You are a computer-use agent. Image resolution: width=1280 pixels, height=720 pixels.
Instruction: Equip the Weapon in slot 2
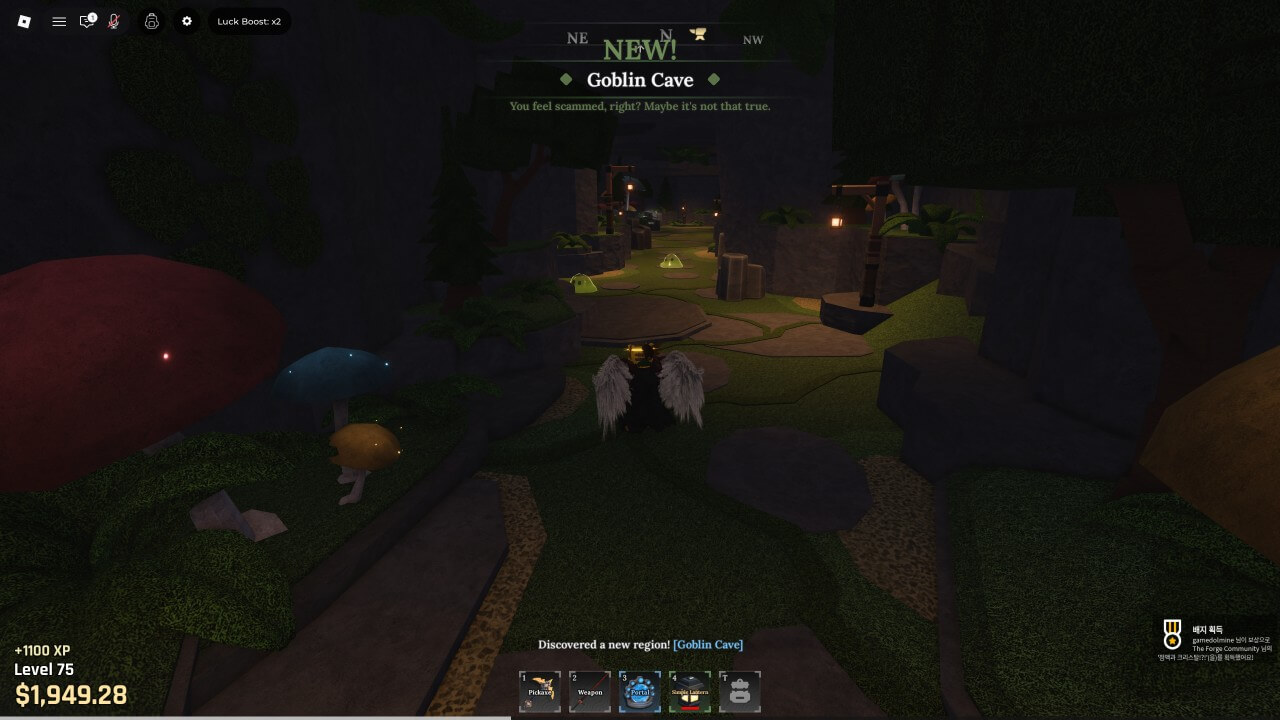(590, 692)
